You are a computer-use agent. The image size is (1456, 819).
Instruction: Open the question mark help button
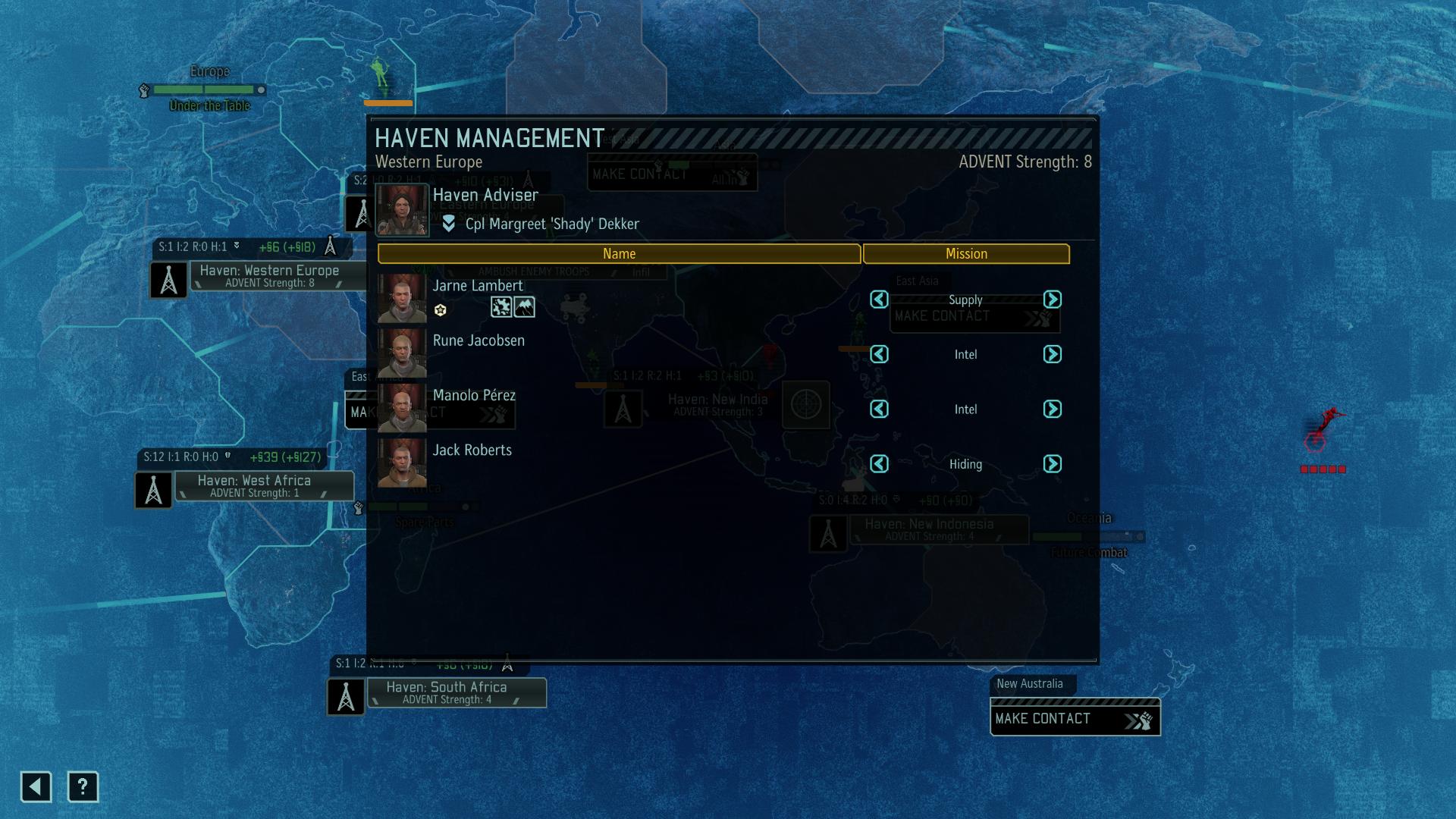(x=83, y=787)
